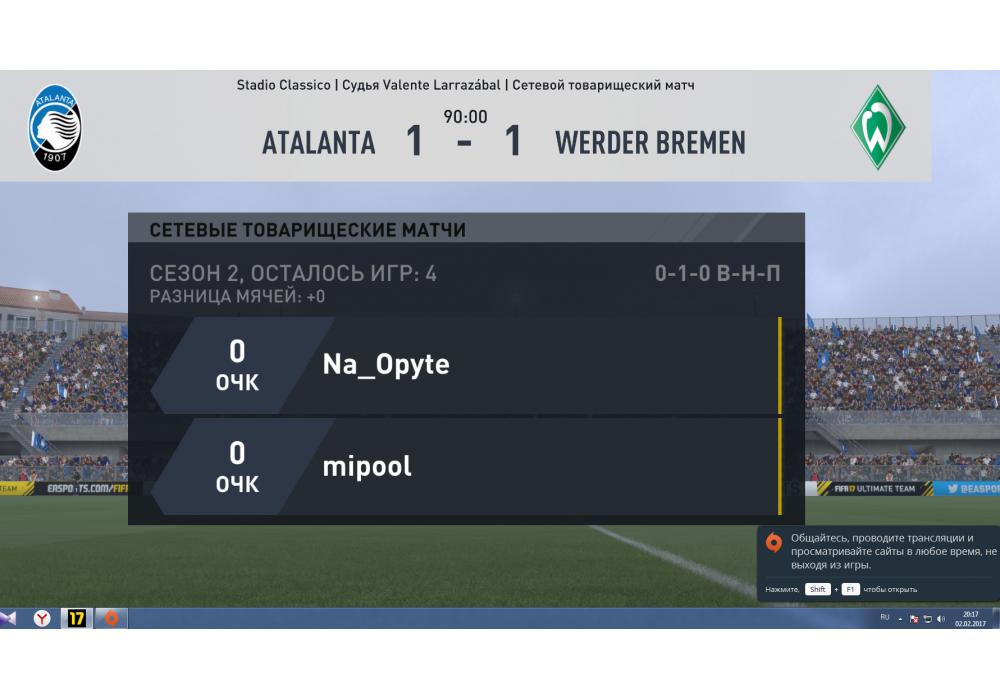Open Yandex browser from the taskbar
1000x700 pixels.
click(43, 619)
